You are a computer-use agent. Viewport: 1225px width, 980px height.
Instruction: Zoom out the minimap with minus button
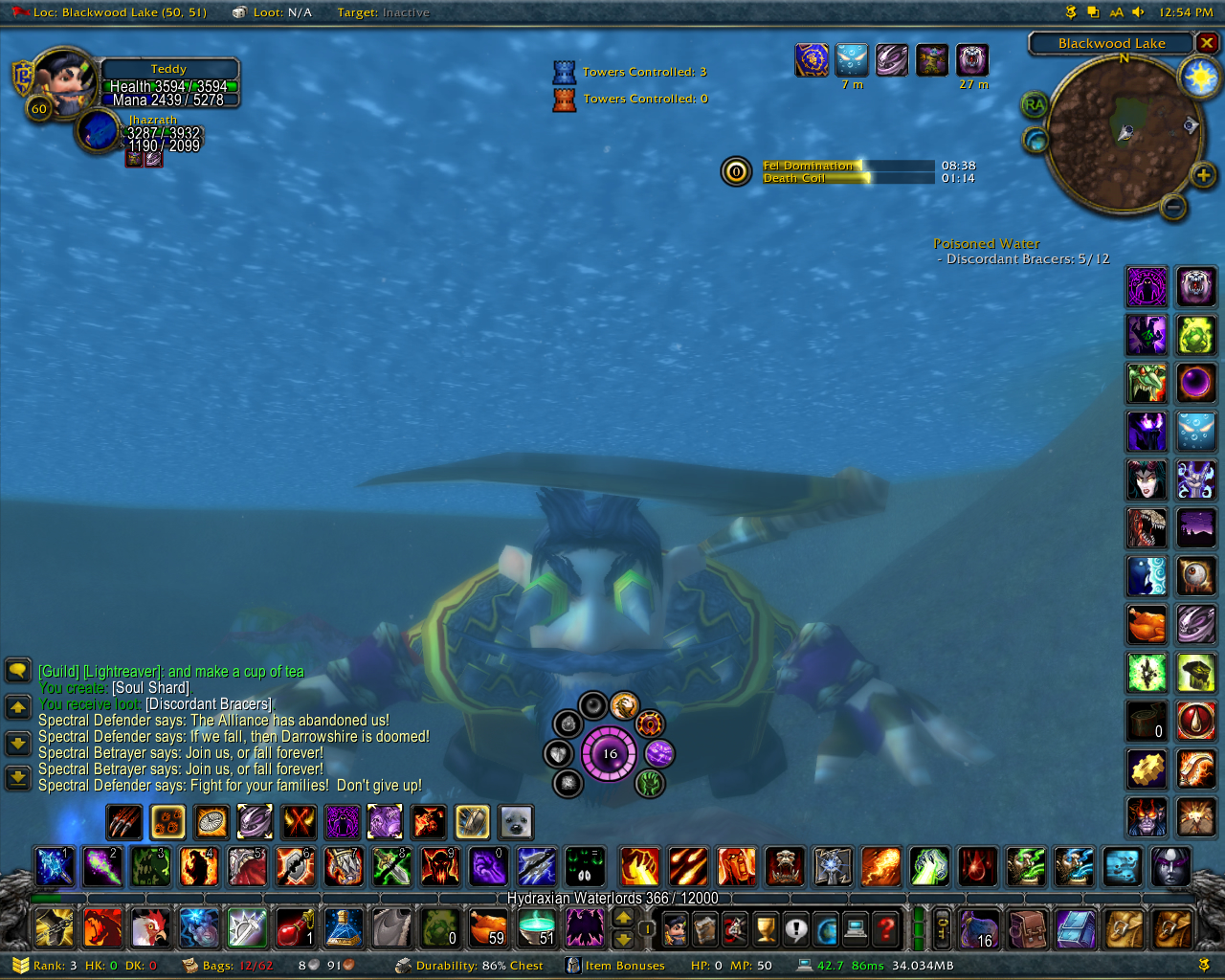coord(1173,207)
